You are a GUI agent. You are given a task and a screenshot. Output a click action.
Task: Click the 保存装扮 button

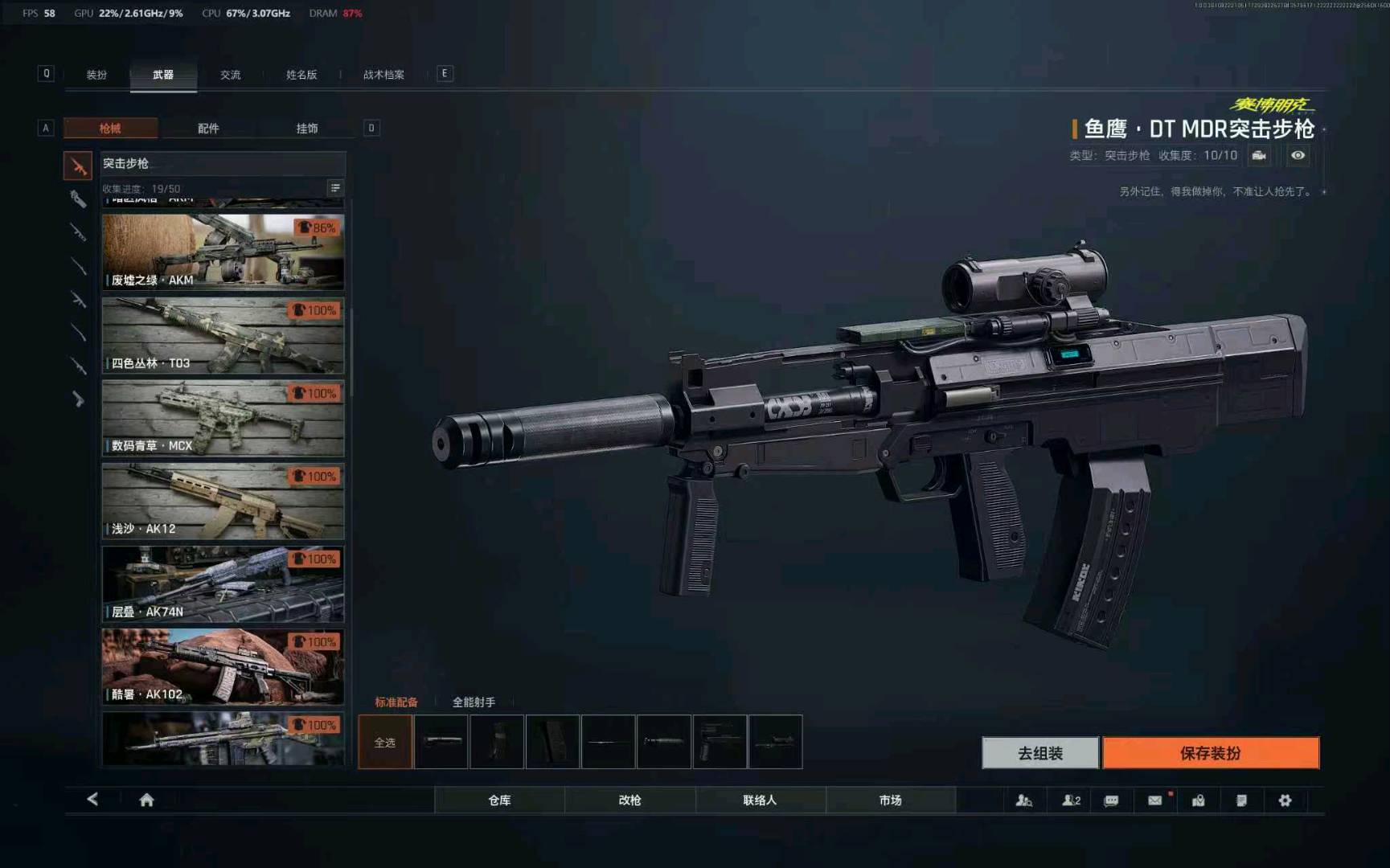(1210, 753)
